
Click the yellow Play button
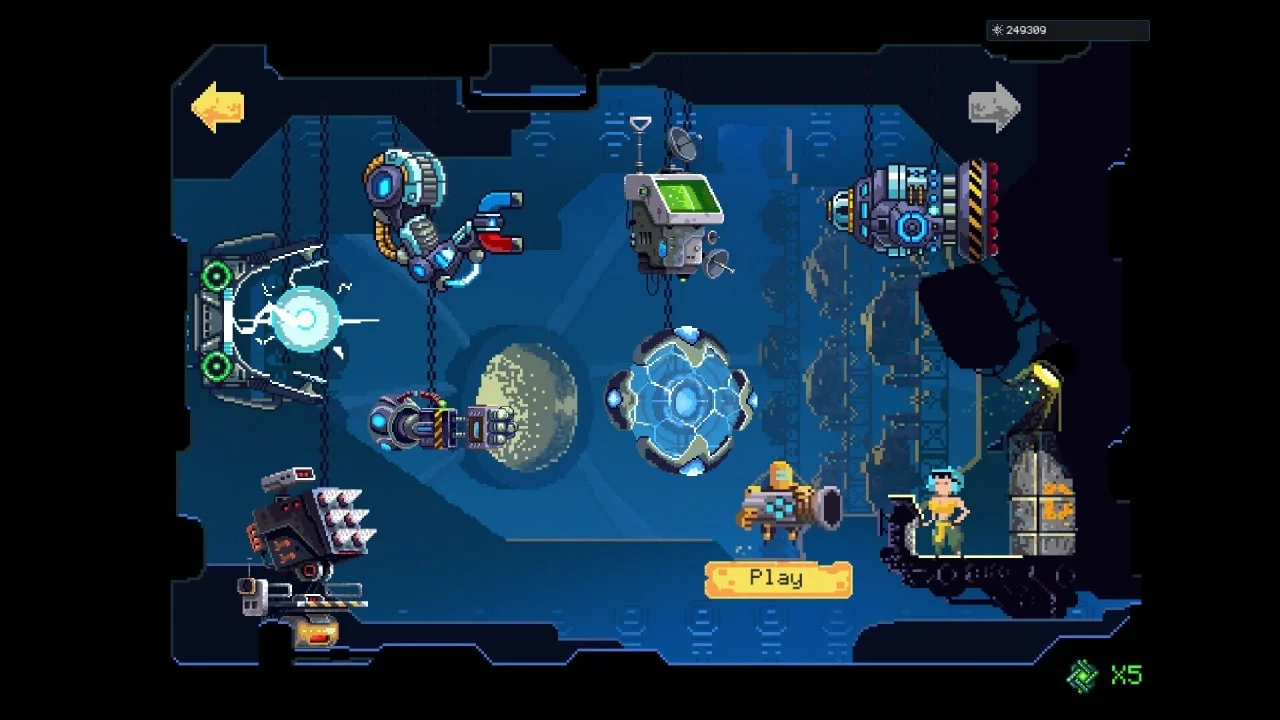point(778,579)
